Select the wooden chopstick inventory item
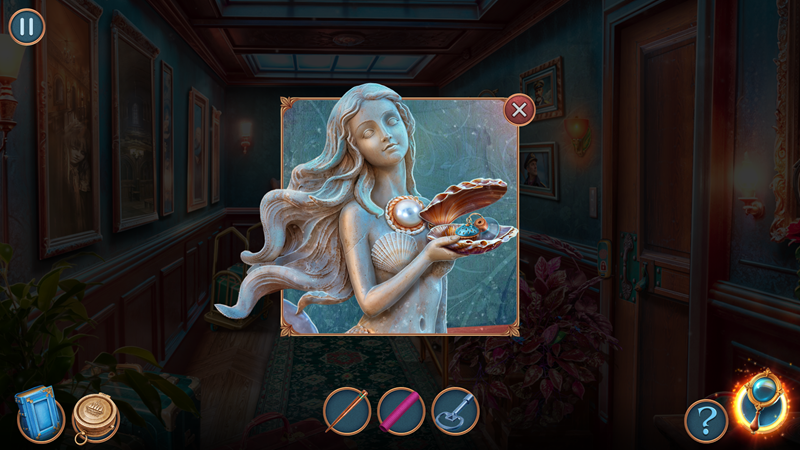 346,411
